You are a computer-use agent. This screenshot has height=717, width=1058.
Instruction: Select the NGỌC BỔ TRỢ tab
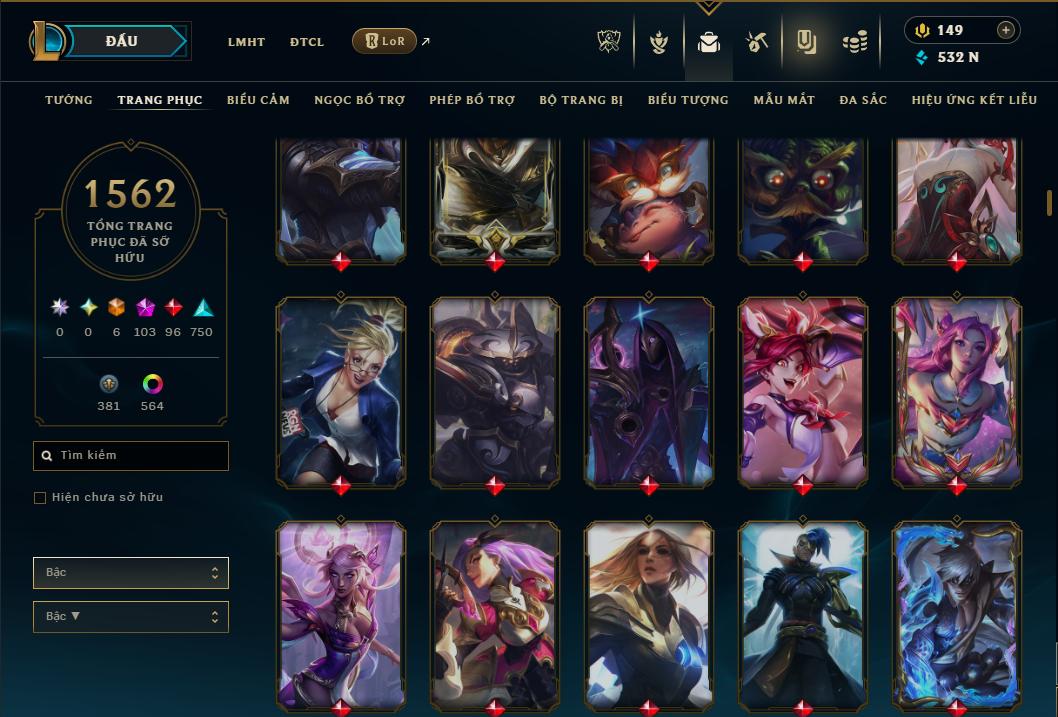click(359, 100)
